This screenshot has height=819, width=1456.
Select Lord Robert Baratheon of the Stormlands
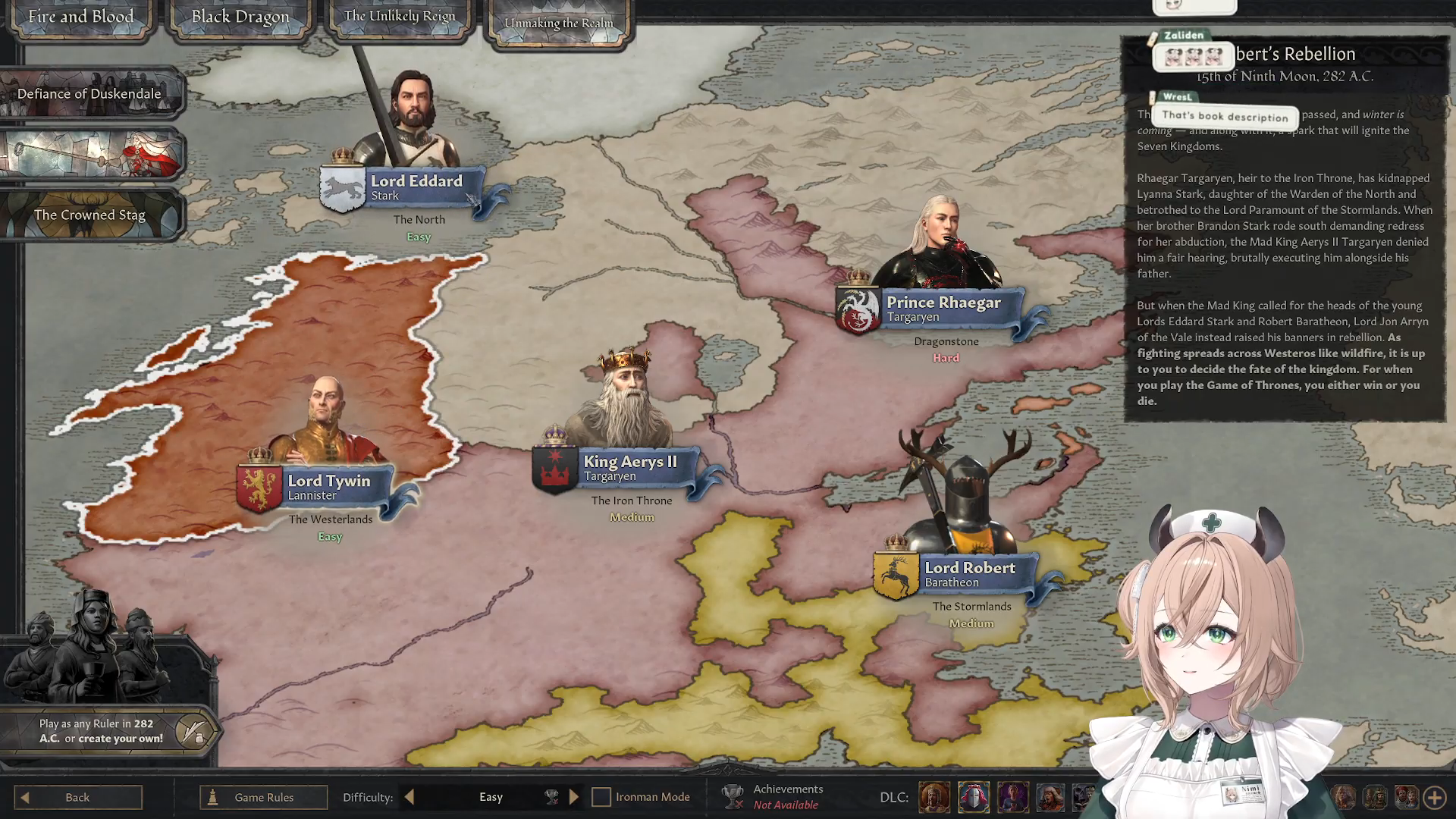point(968,574)
